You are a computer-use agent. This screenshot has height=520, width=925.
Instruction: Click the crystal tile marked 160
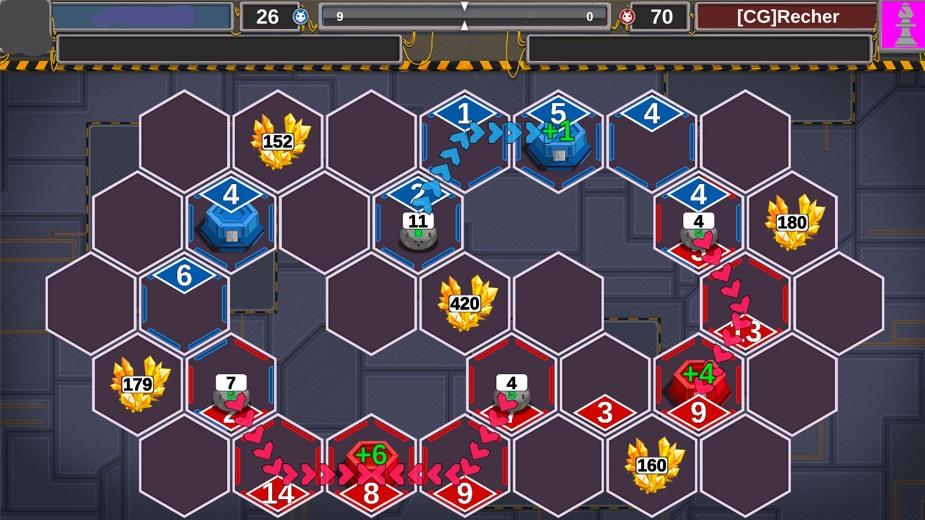(x=652, y=464)
